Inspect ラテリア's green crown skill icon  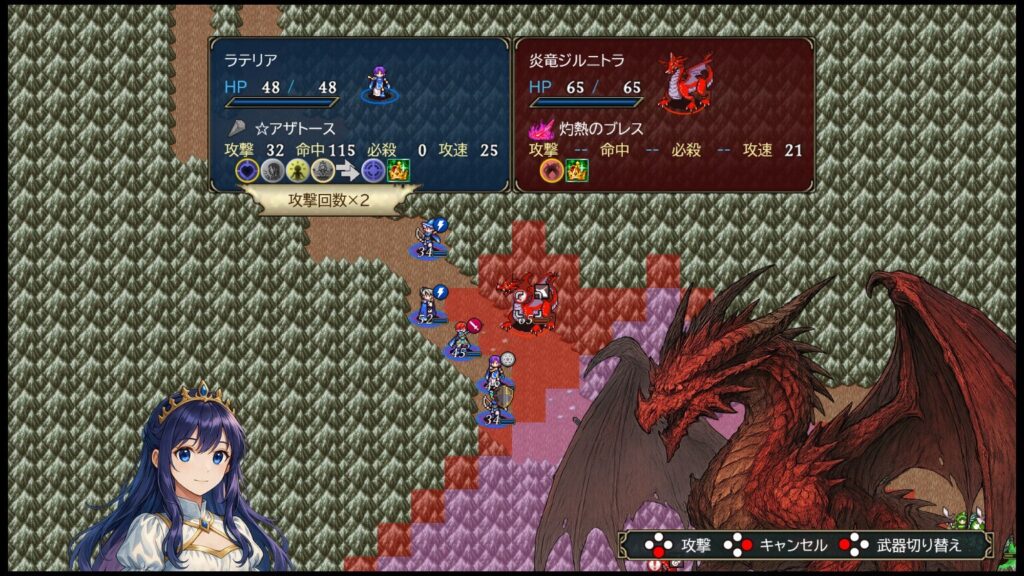(x=399, y=171)
